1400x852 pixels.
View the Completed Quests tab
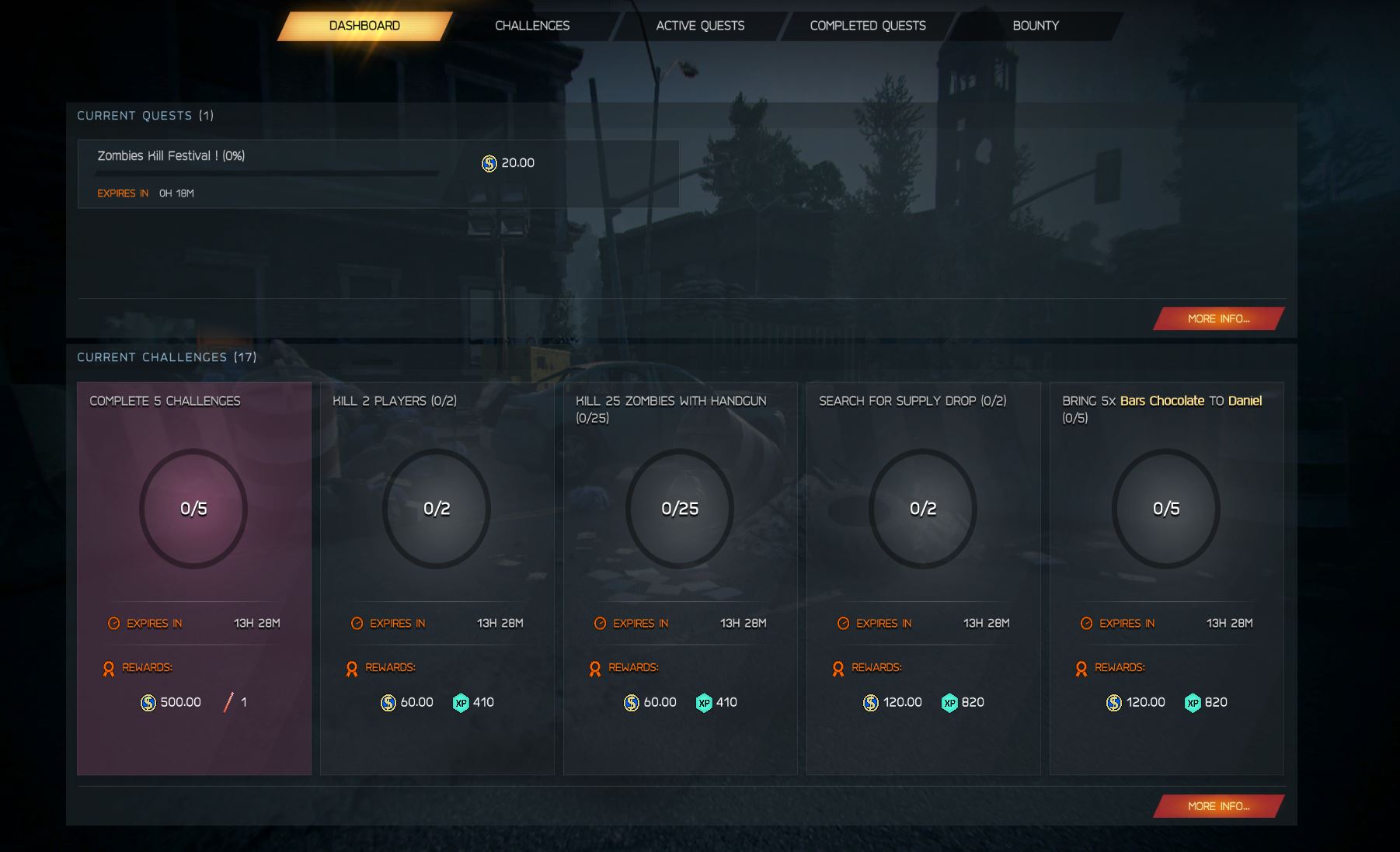tap(868, 26)
